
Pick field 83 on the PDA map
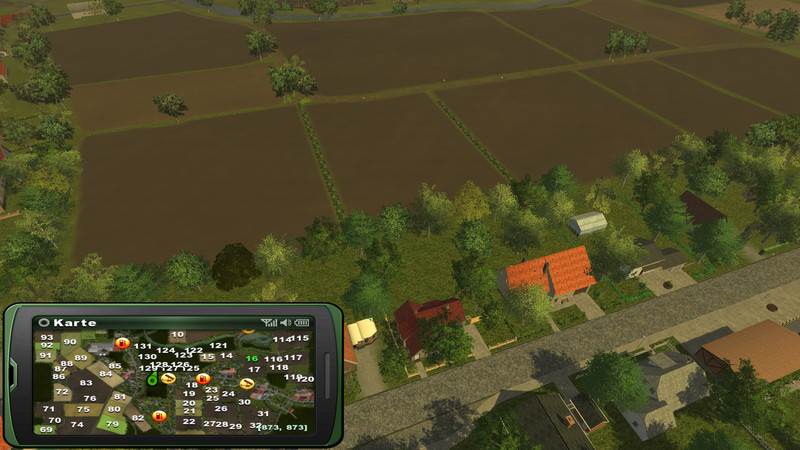coord(86,383)
